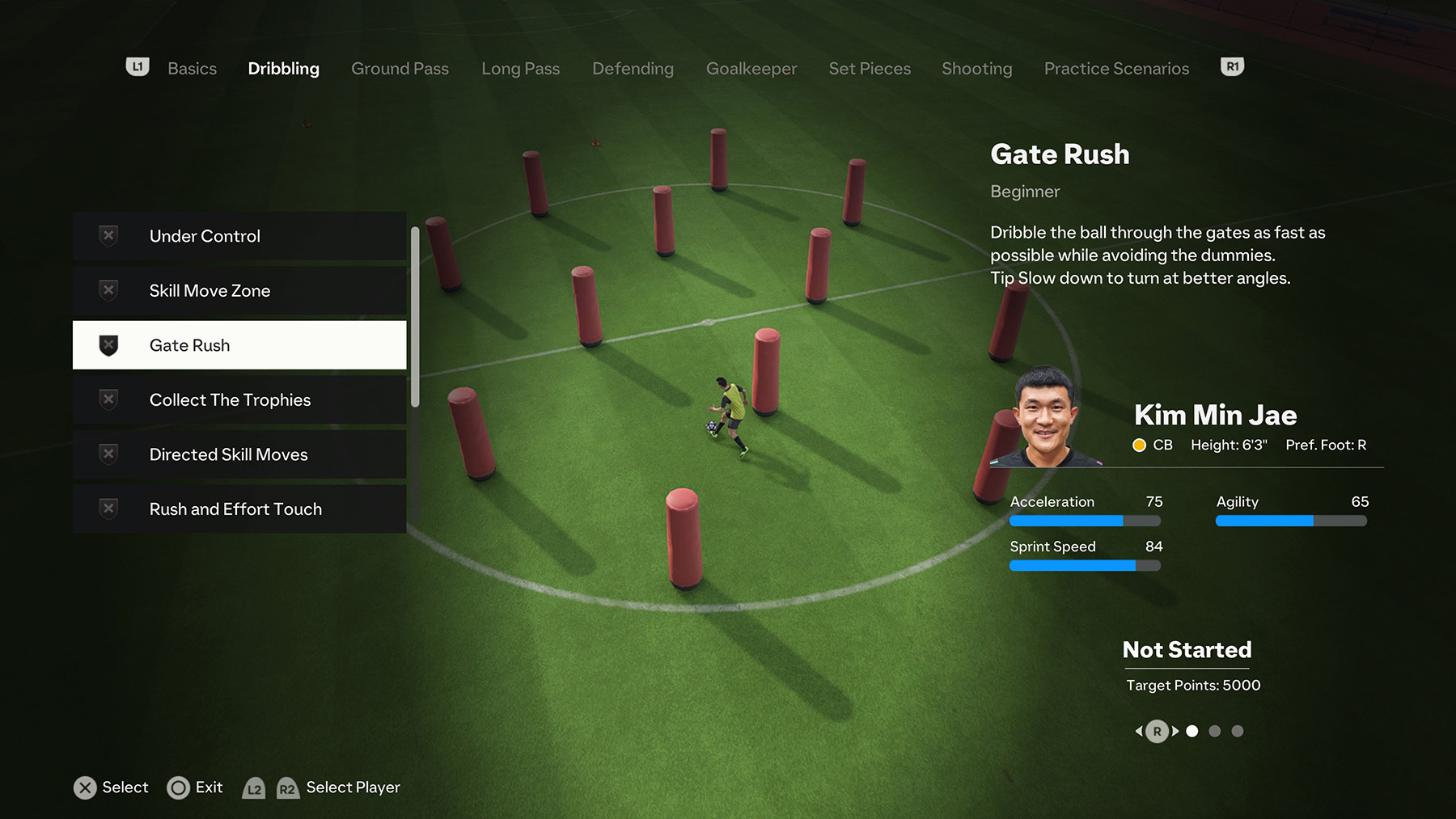Switch to the Set Pieces tab
Viewport: 1456px width, 819px height.
point(869,69)
